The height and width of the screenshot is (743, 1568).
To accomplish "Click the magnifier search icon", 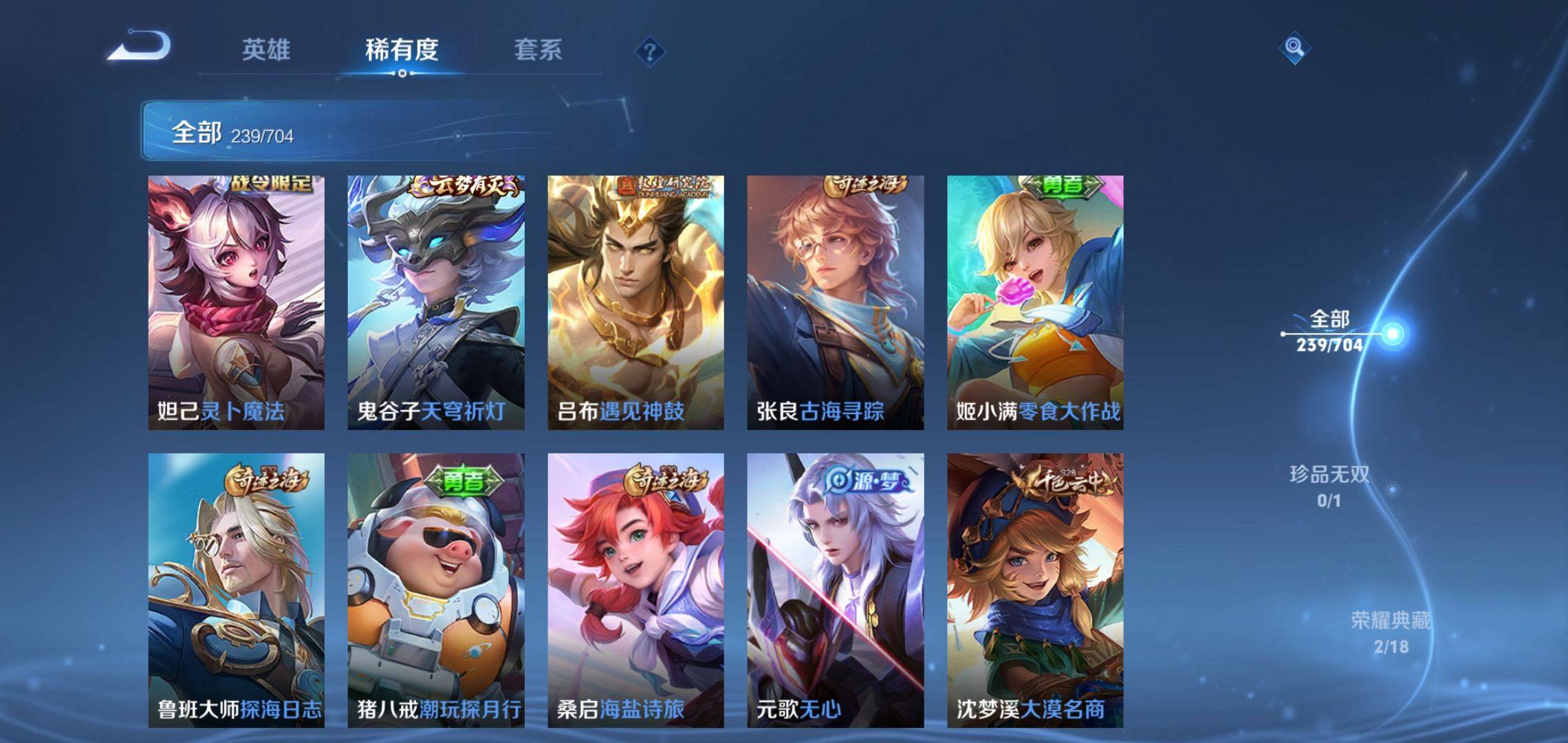I will tap(1294, 47).
